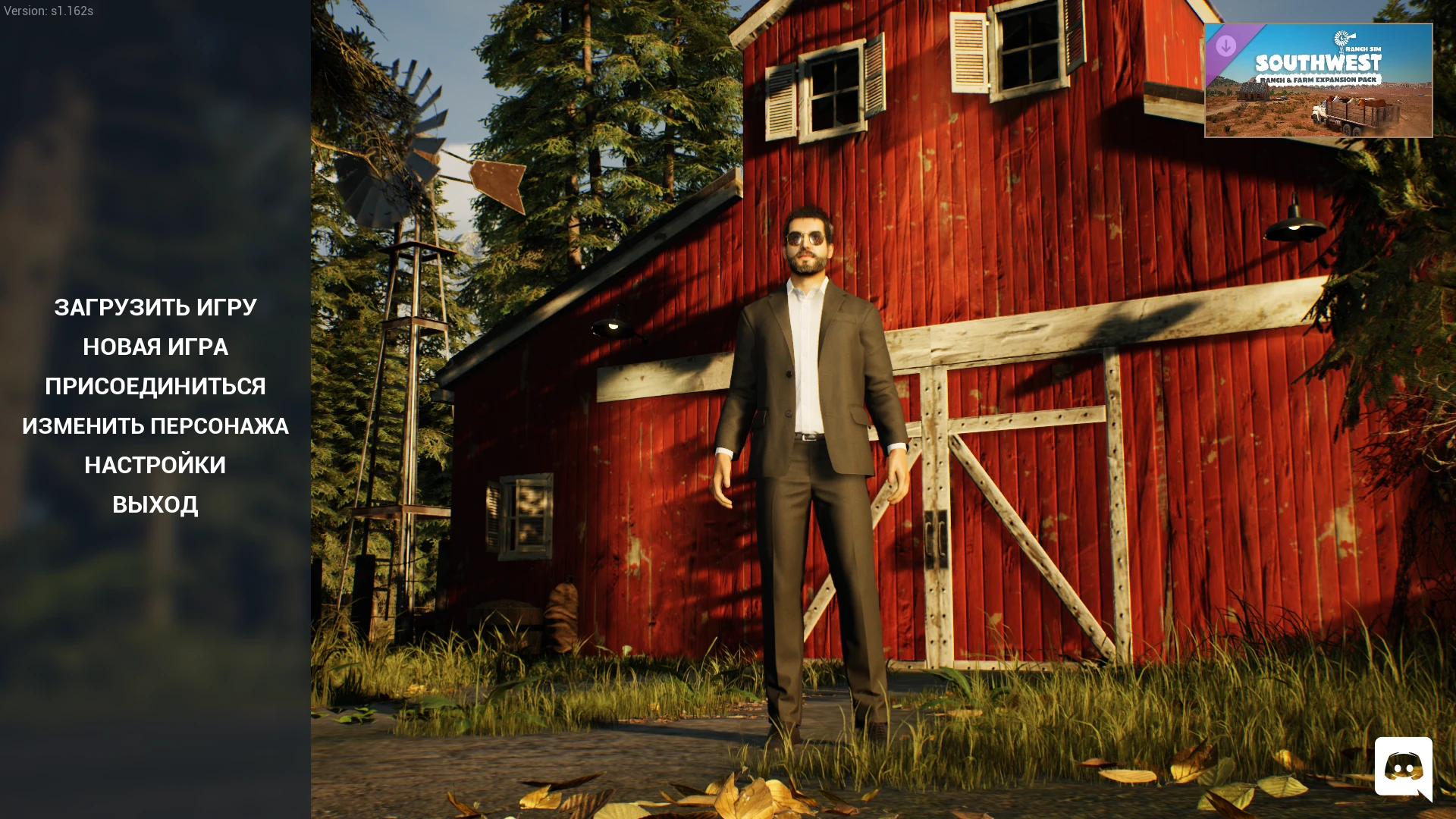The width and height of the screenshot is (1456, 819).
Task: Click the SOUTHWEST title text on the DLC banner
Action: click(x=1318, y=63)
